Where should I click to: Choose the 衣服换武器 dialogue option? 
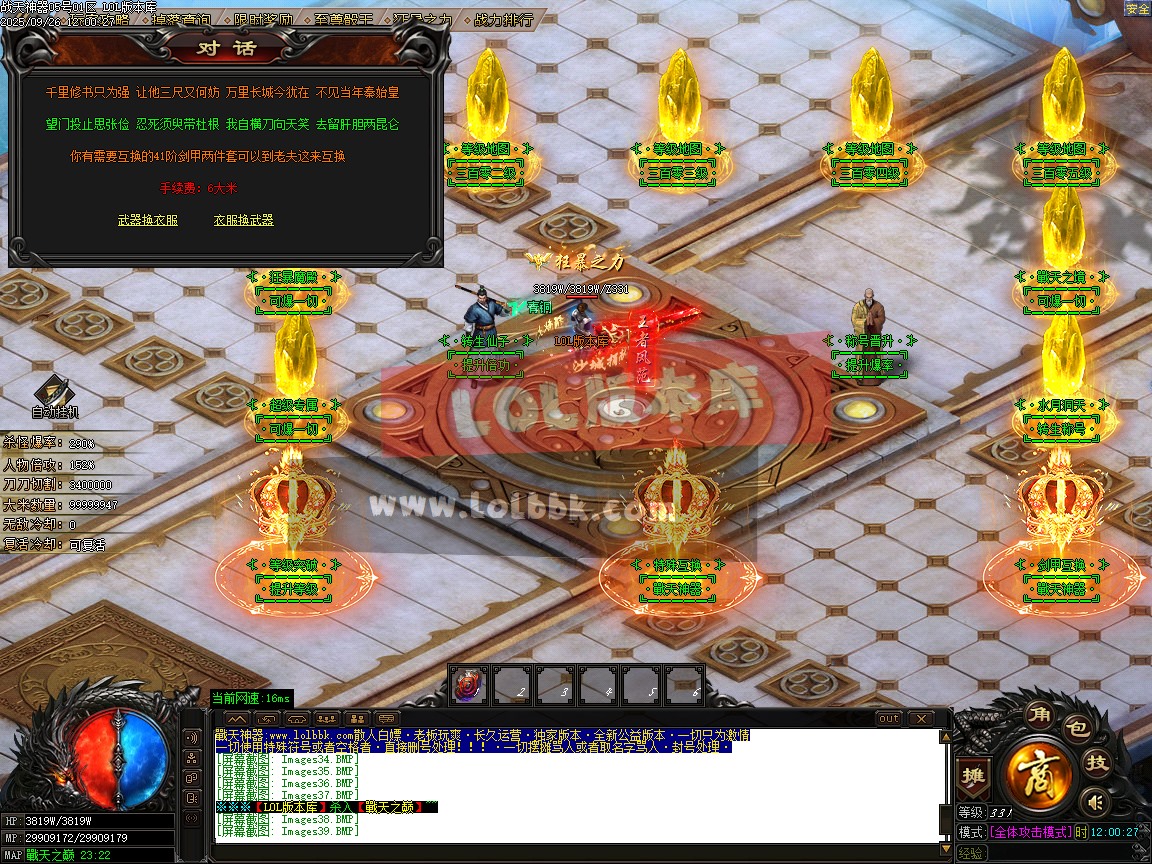243,220
